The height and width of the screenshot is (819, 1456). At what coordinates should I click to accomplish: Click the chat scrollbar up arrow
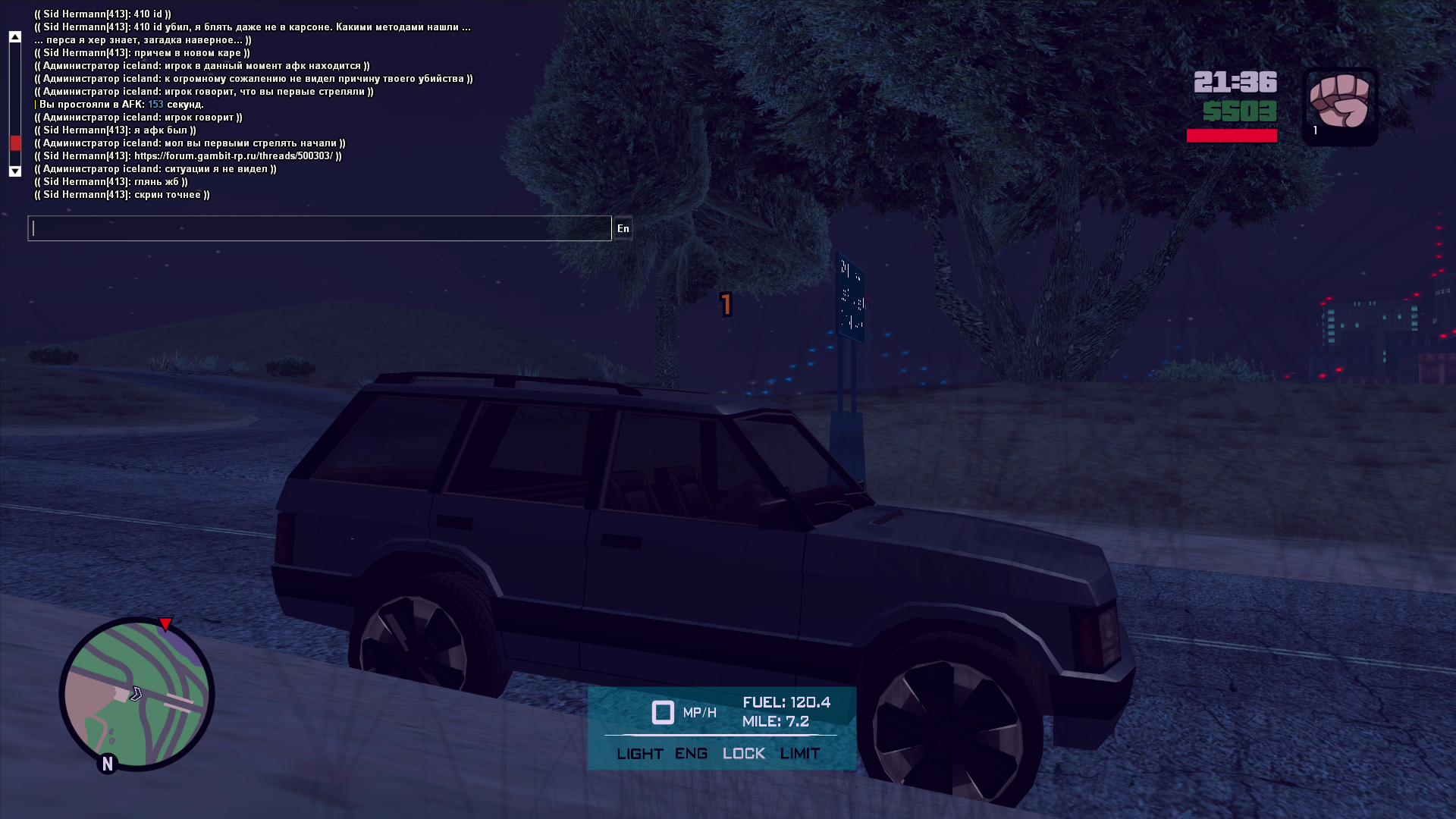click(14, 36)
